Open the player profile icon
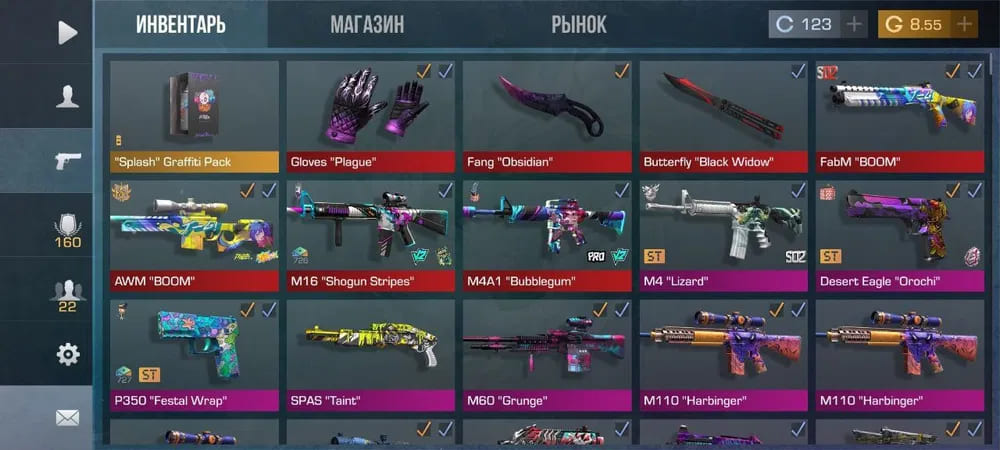Viewport: 1000px width, 450px height. [x=67, y=97]
